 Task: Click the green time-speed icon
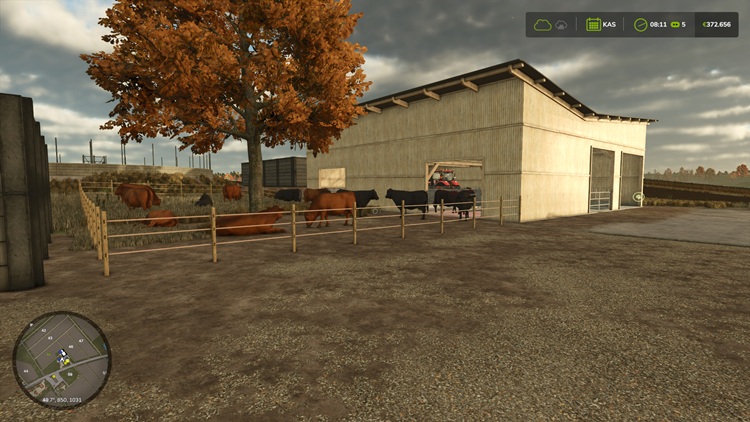click(674, 24)
